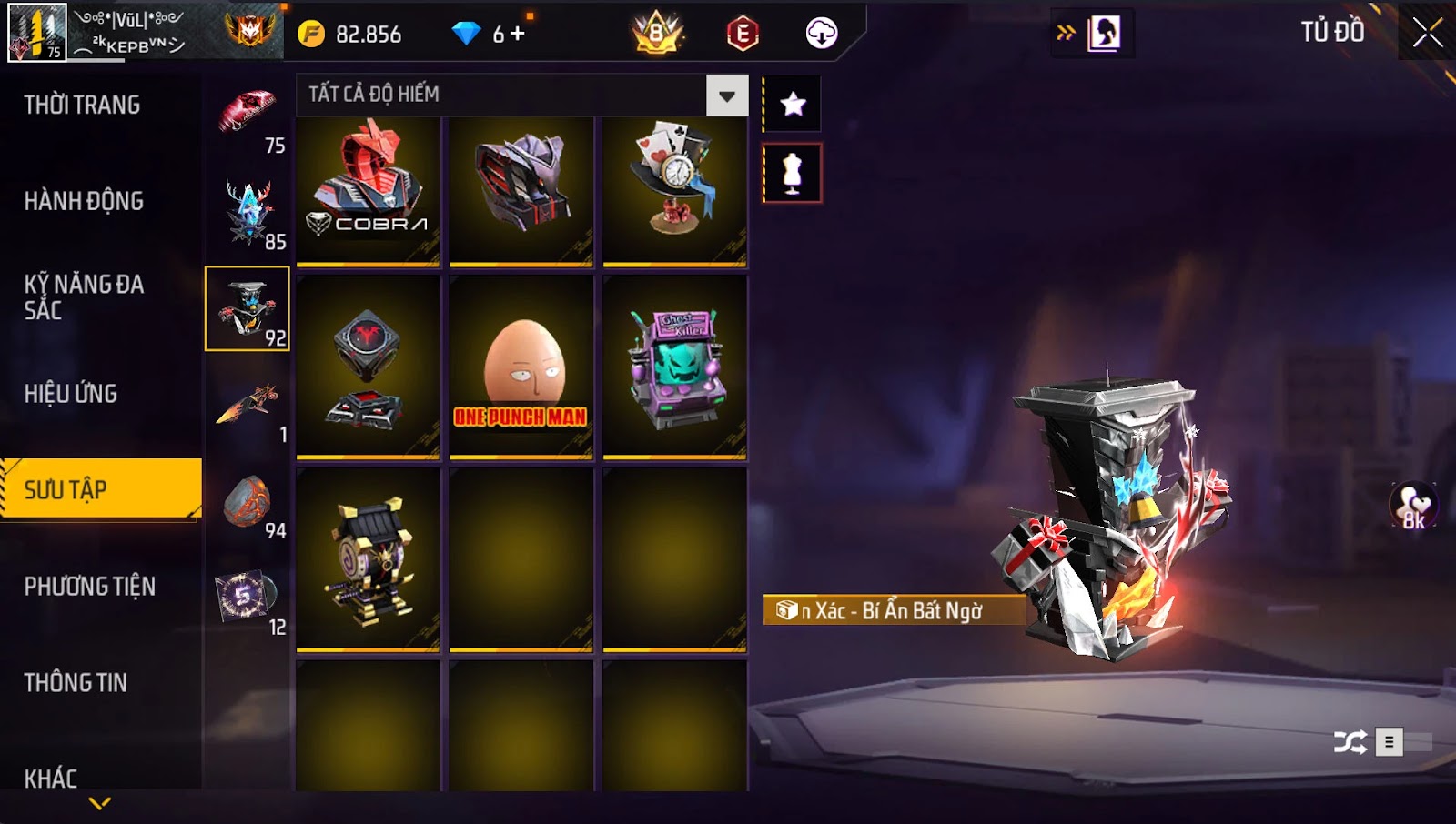This screenshot has width=1456, height=824.
Task: Open the Thông Tin category
Action: tap(76, 683)
